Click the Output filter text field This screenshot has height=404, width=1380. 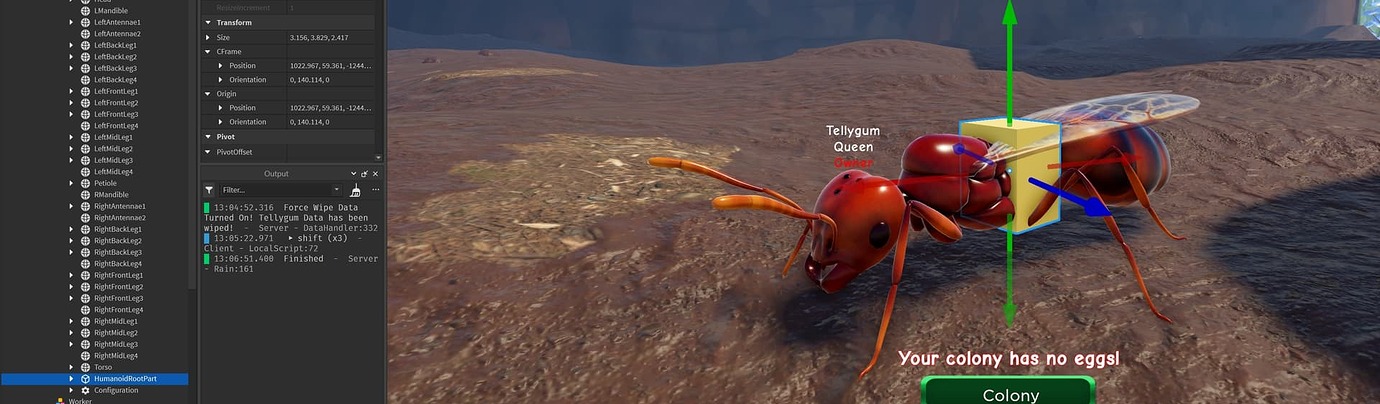(x=278, y=190)
